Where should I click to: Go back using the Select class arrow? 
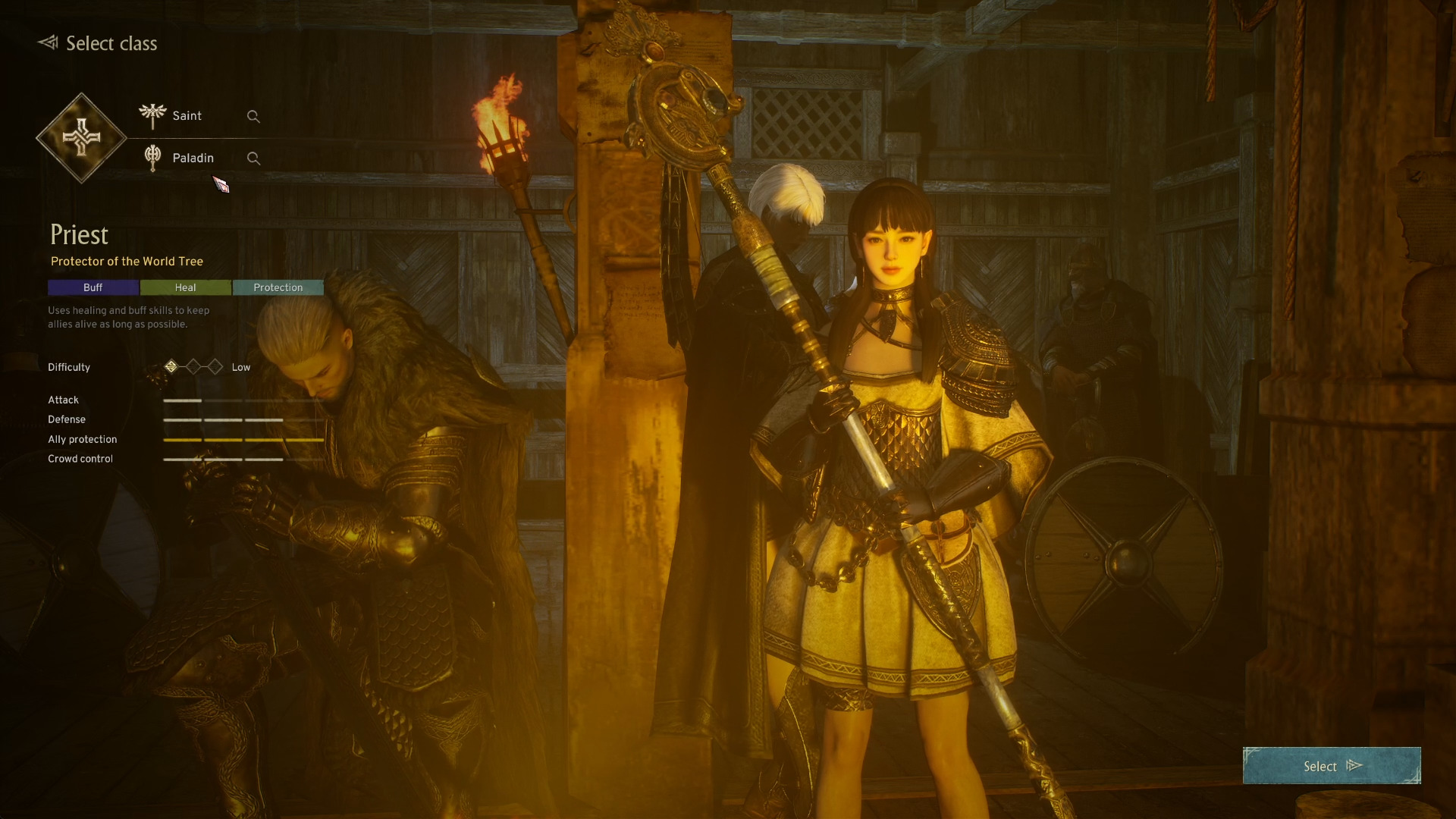pos(49,42)
